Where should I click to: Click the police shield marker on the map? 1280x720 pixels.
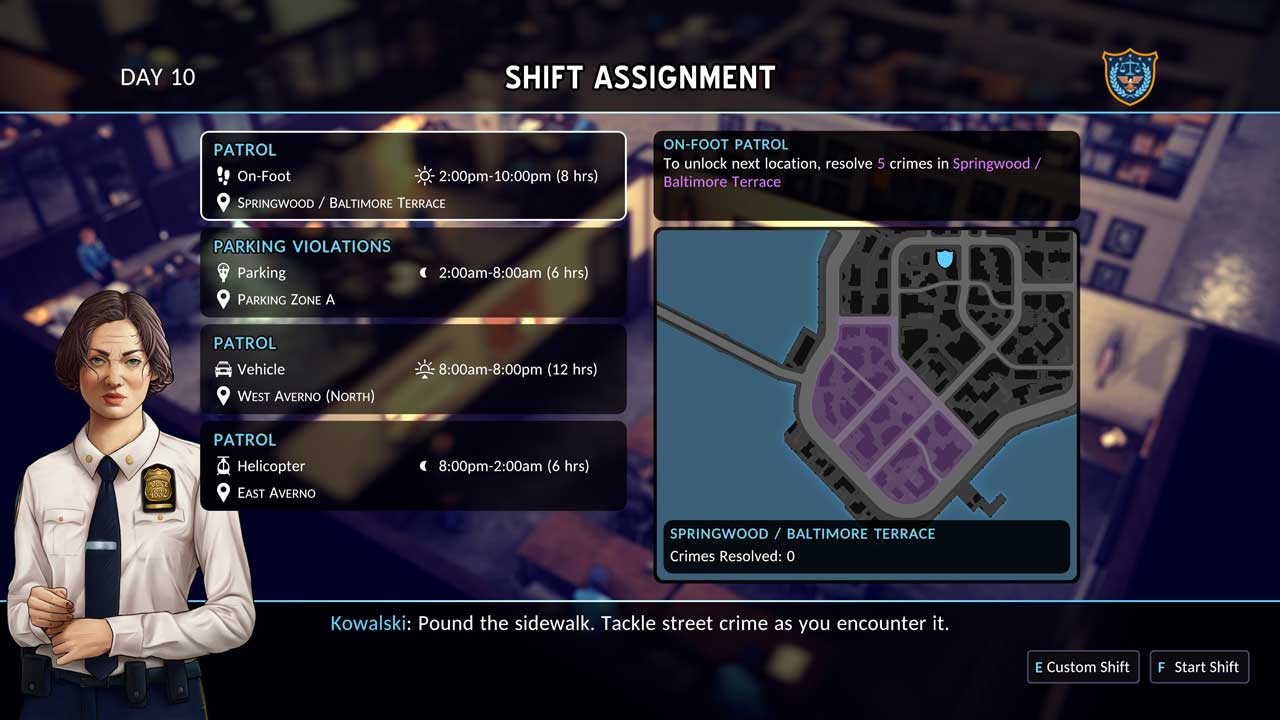click(945, 259)
